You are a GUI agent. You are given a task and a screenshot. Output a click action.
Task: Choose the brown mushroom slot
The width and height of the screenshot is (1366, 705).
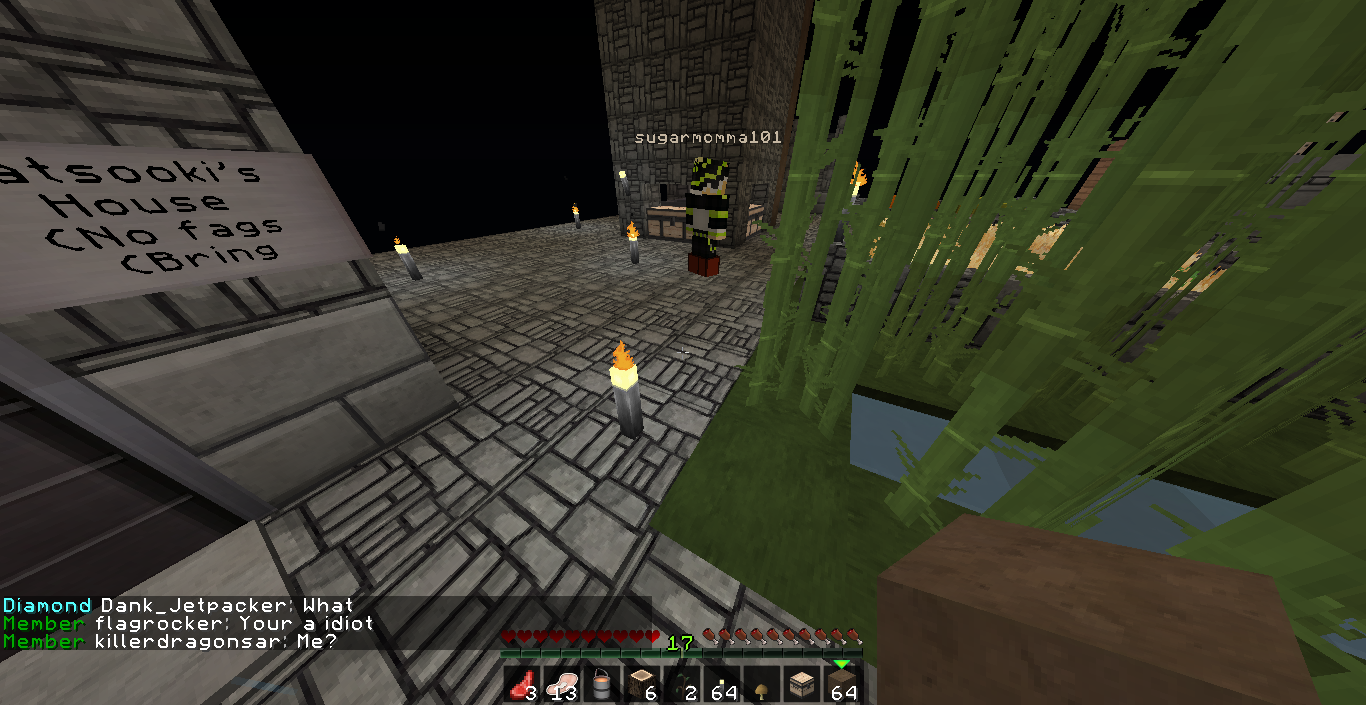pyautogui.click(x=763, y=685)
